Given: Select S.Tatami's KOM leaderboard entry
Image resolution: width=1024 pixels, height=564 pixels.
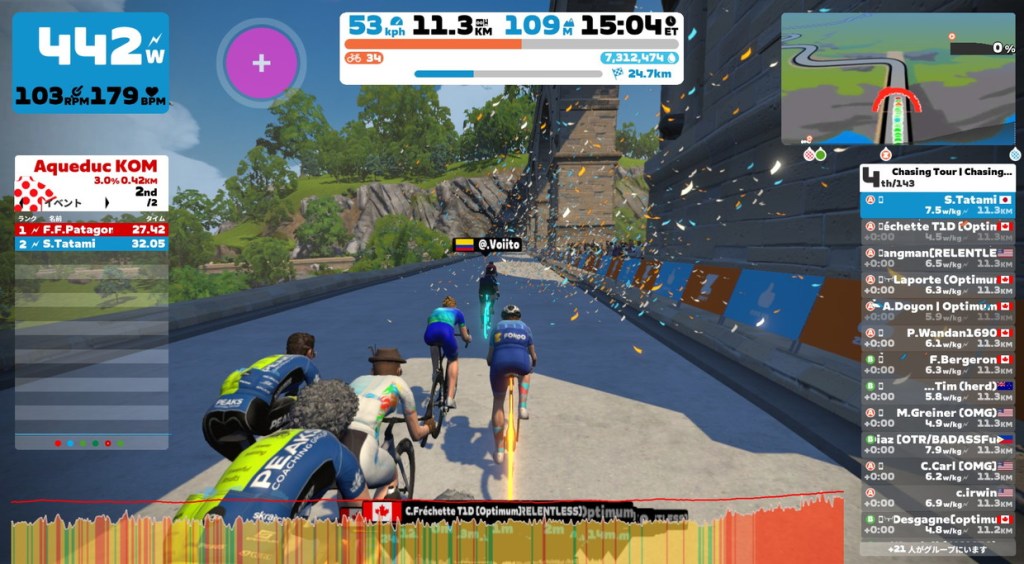Looking at the screenshot, I should [91, 243].
